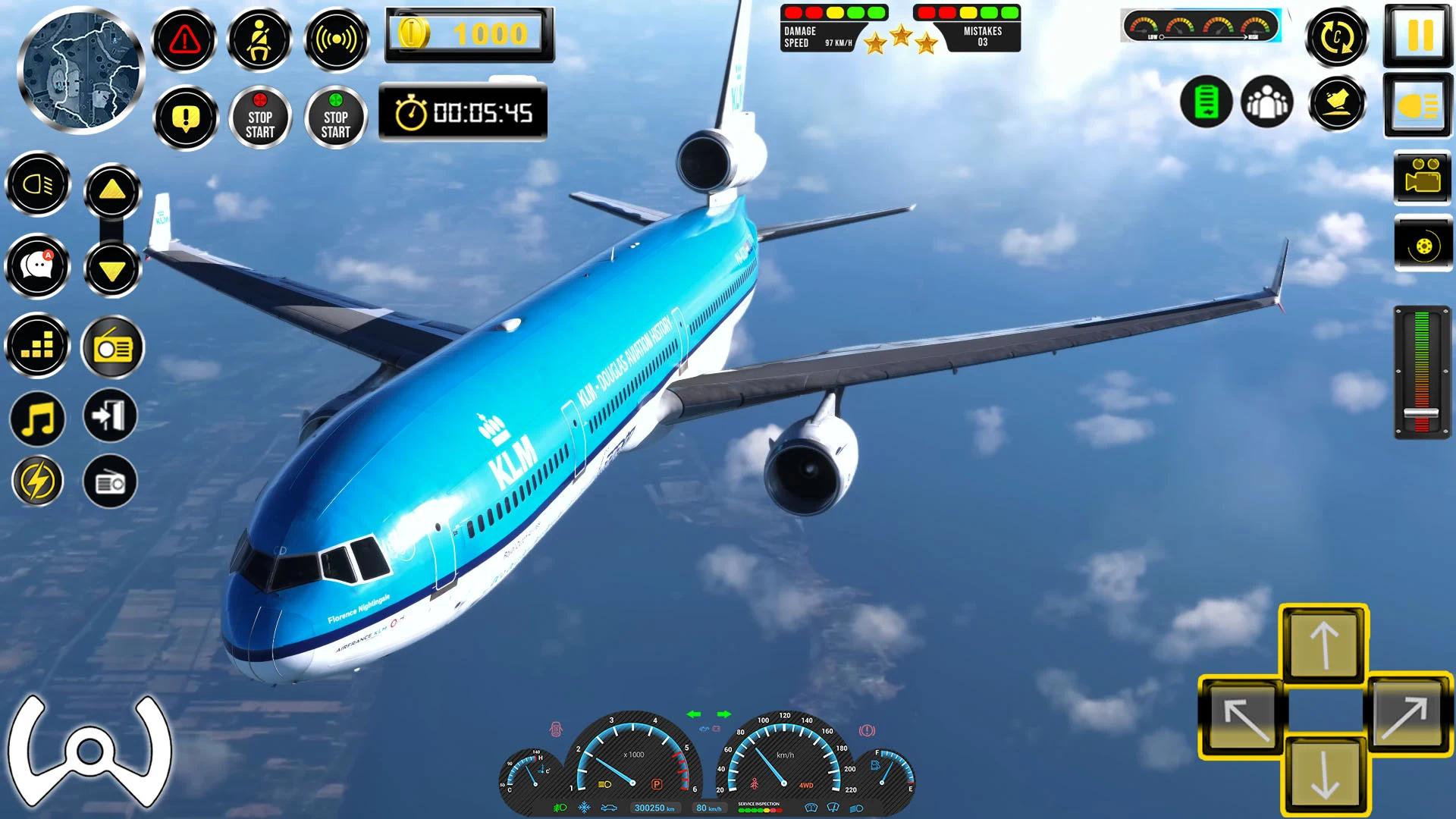Switch camera view with the rotate-C icon
The width and height of the screenshot is (1456, 819).
point(1338,36)
